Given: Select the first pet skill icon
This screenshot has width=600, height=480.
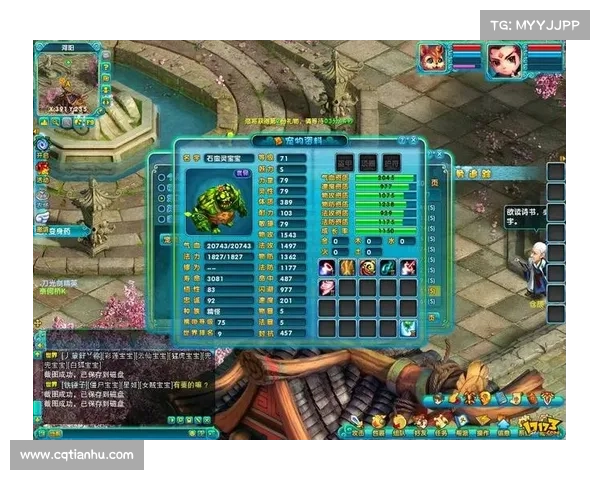Looking at the screenshot, I should pos(327,267).
